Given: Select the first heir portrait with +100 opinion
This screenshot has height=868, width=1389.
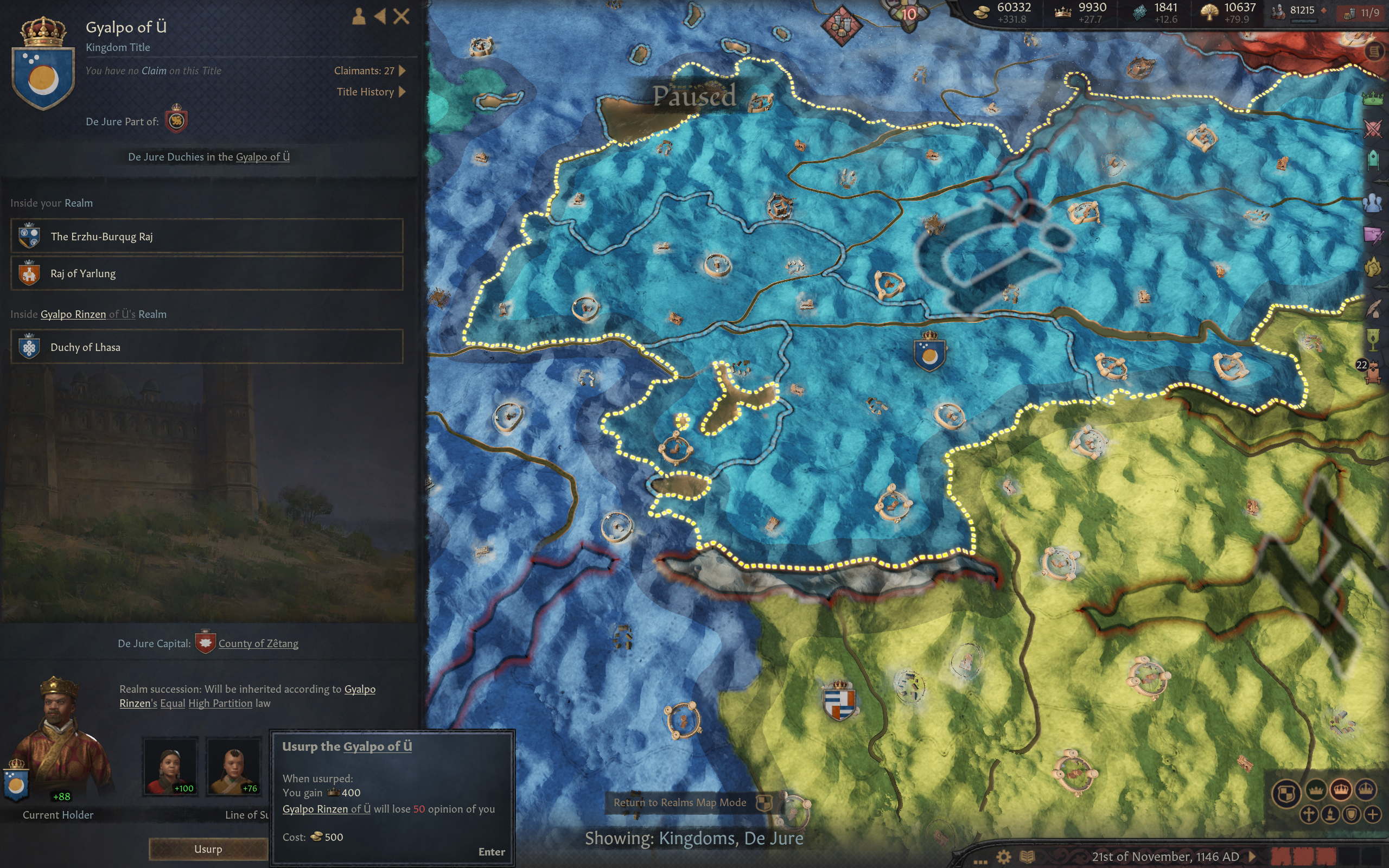Looking at the screenshot, I should (170, 766).
